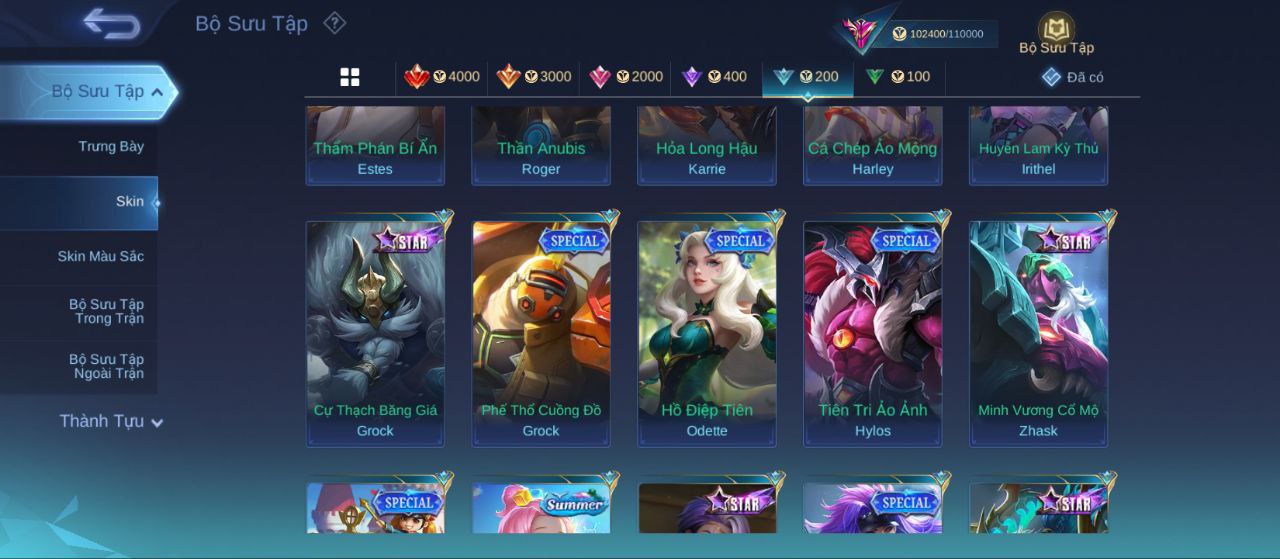Show all skins with the grid tab
This screenshot has height=559, width=1280.
pyautogui.click(x=350, y=77)
